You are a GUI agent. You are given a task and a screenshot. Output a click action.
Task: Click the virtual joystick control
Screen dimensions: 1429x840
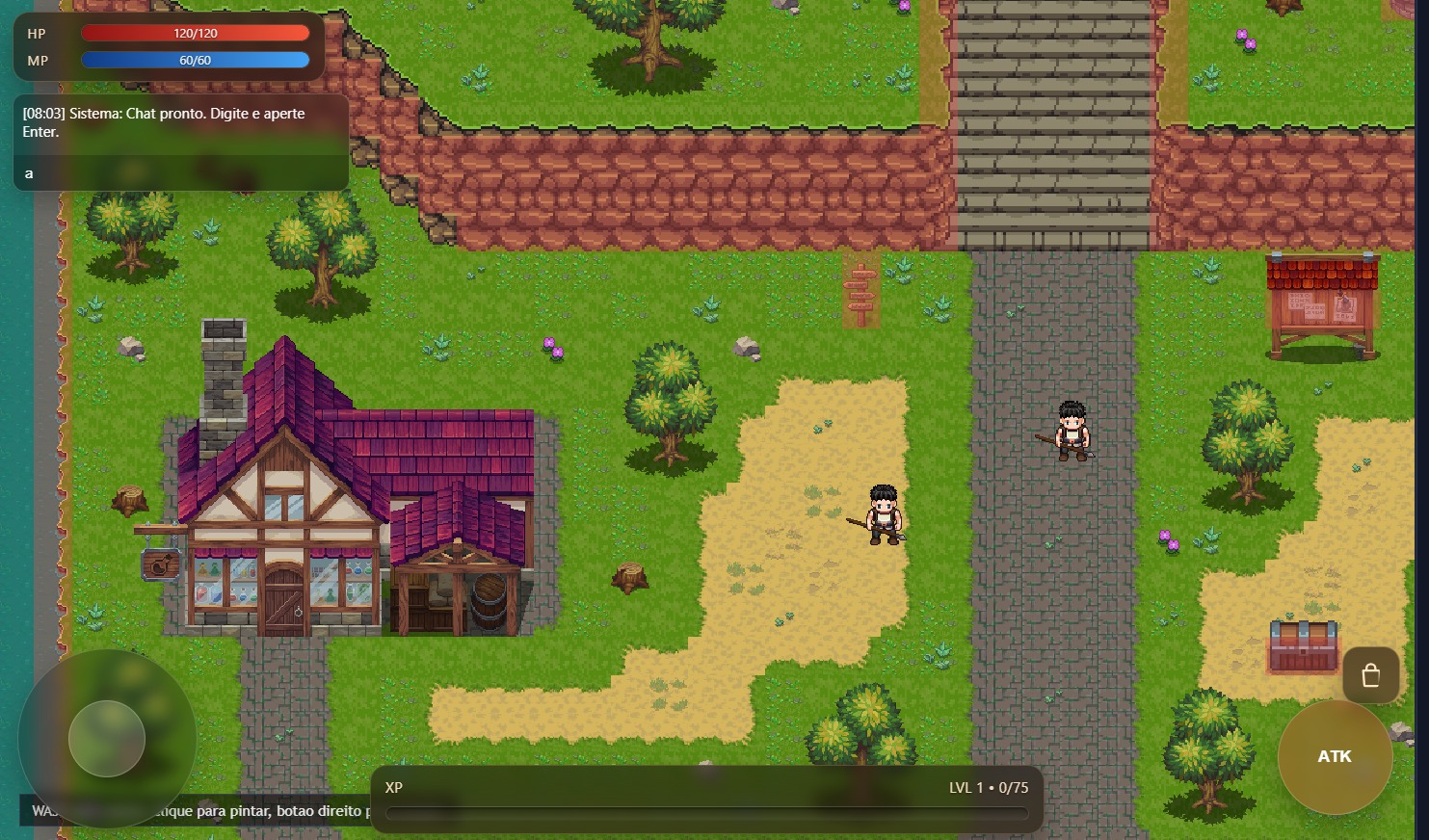(108, 738)
